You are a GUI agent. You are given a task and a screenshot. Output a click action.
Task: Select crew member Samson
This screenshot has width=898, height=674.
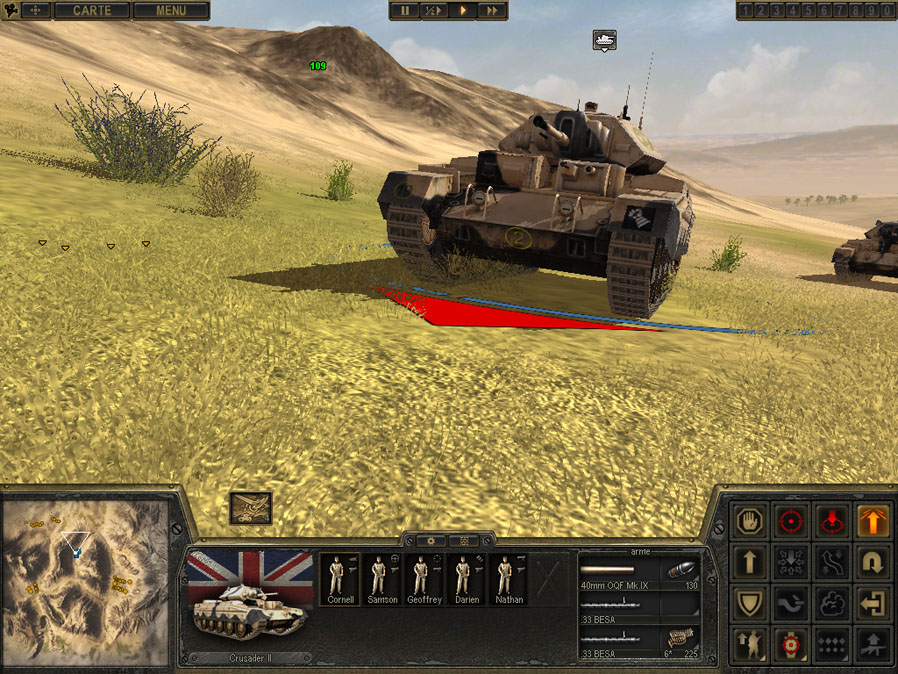coord(380,579)
